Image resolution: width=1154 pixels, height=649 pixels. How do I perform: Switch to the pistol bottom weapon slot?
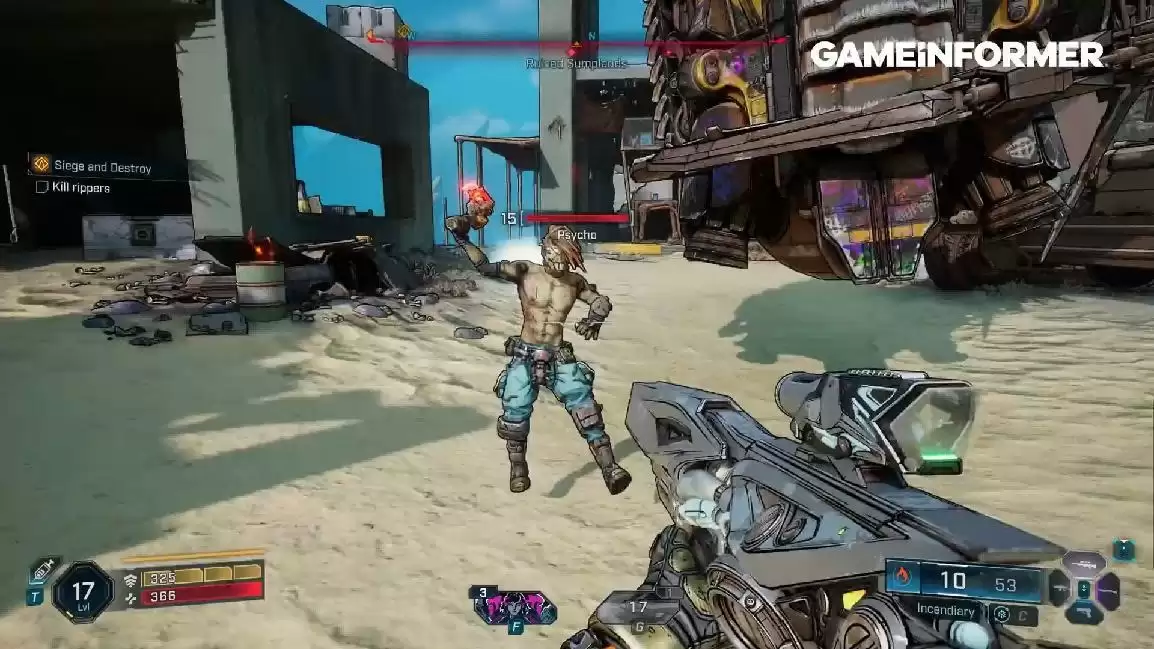(1083, 613)
